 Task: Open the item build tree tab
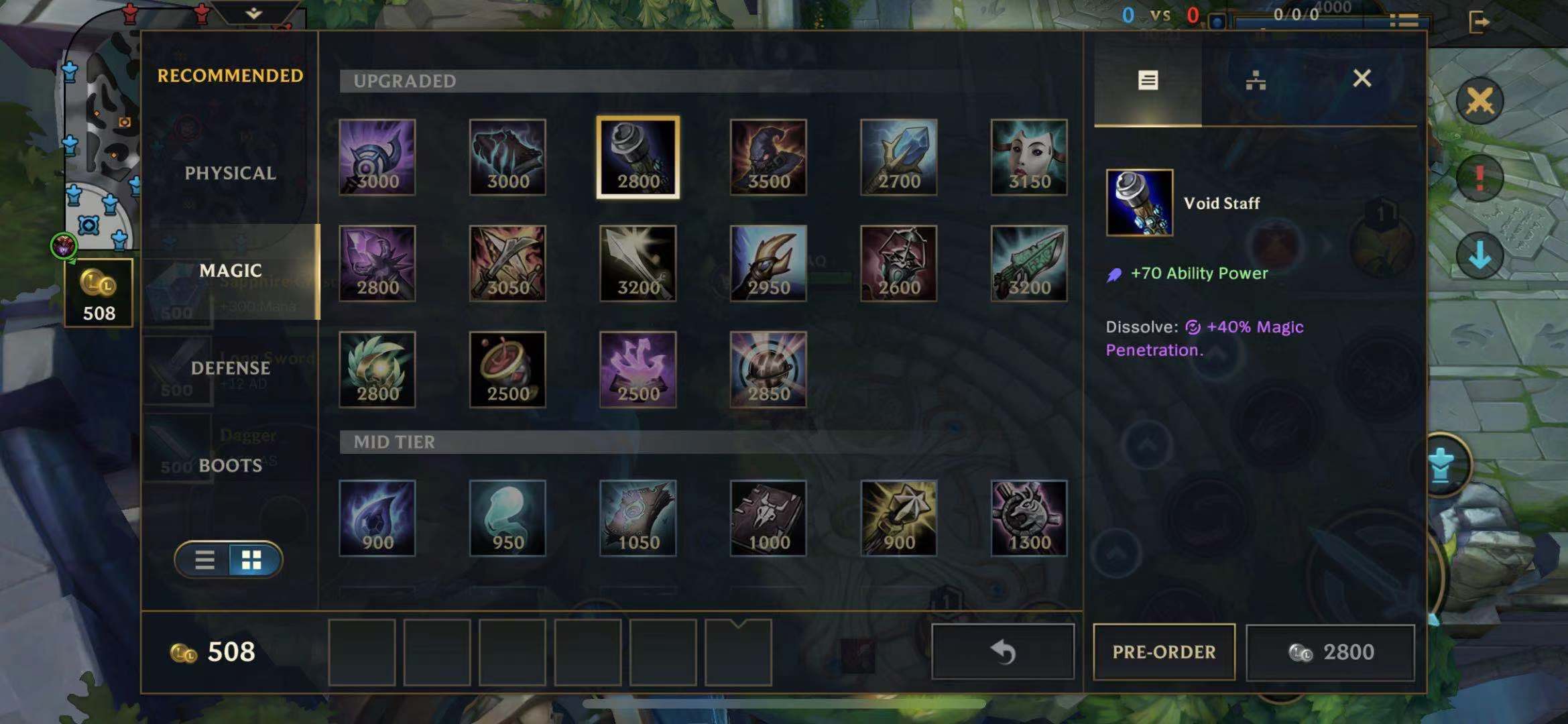1255,80
